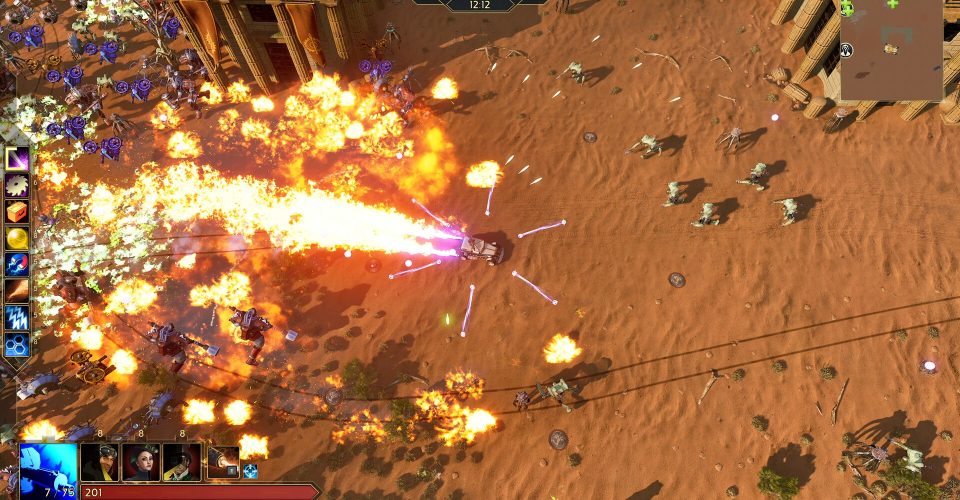Select the goggled man crew portrait
The width and height of the screenshot is (960, 500).
pos(100,462)
